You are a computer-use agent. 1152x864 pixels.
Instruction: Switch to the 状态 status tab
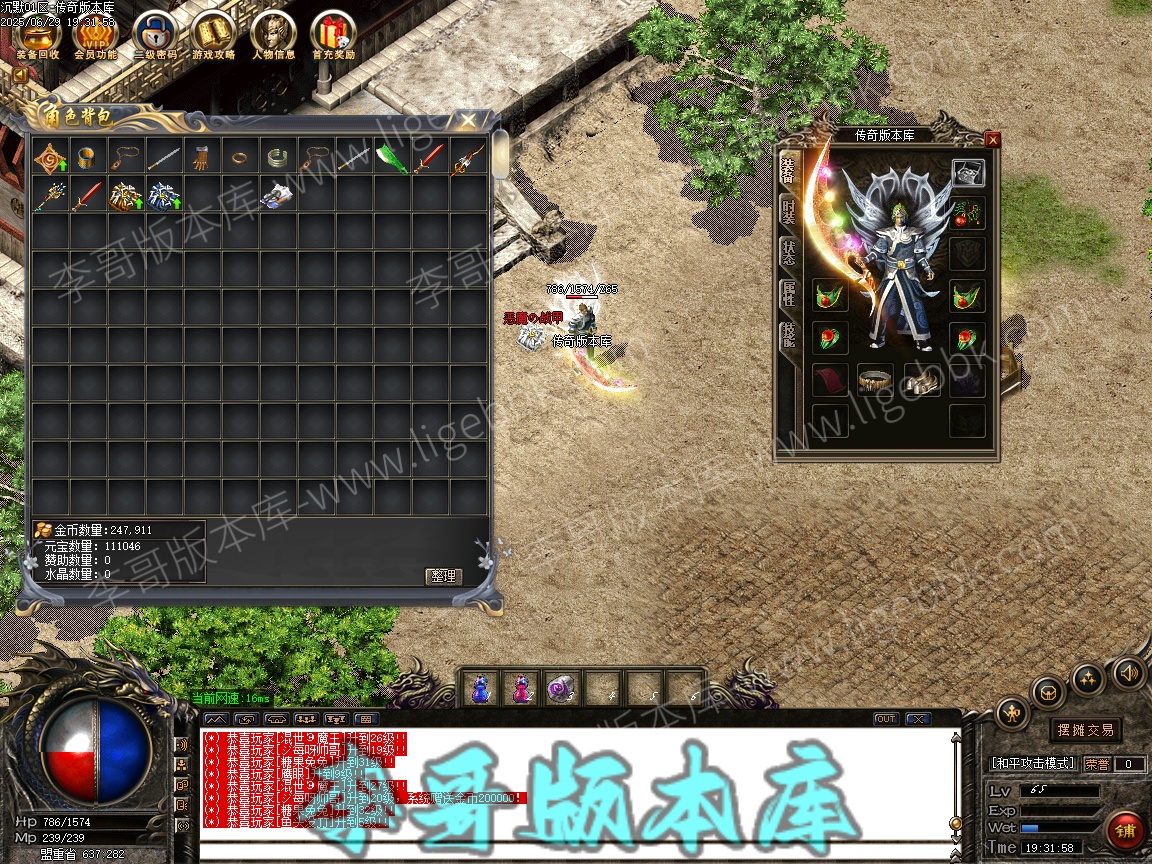click(788, 252)
